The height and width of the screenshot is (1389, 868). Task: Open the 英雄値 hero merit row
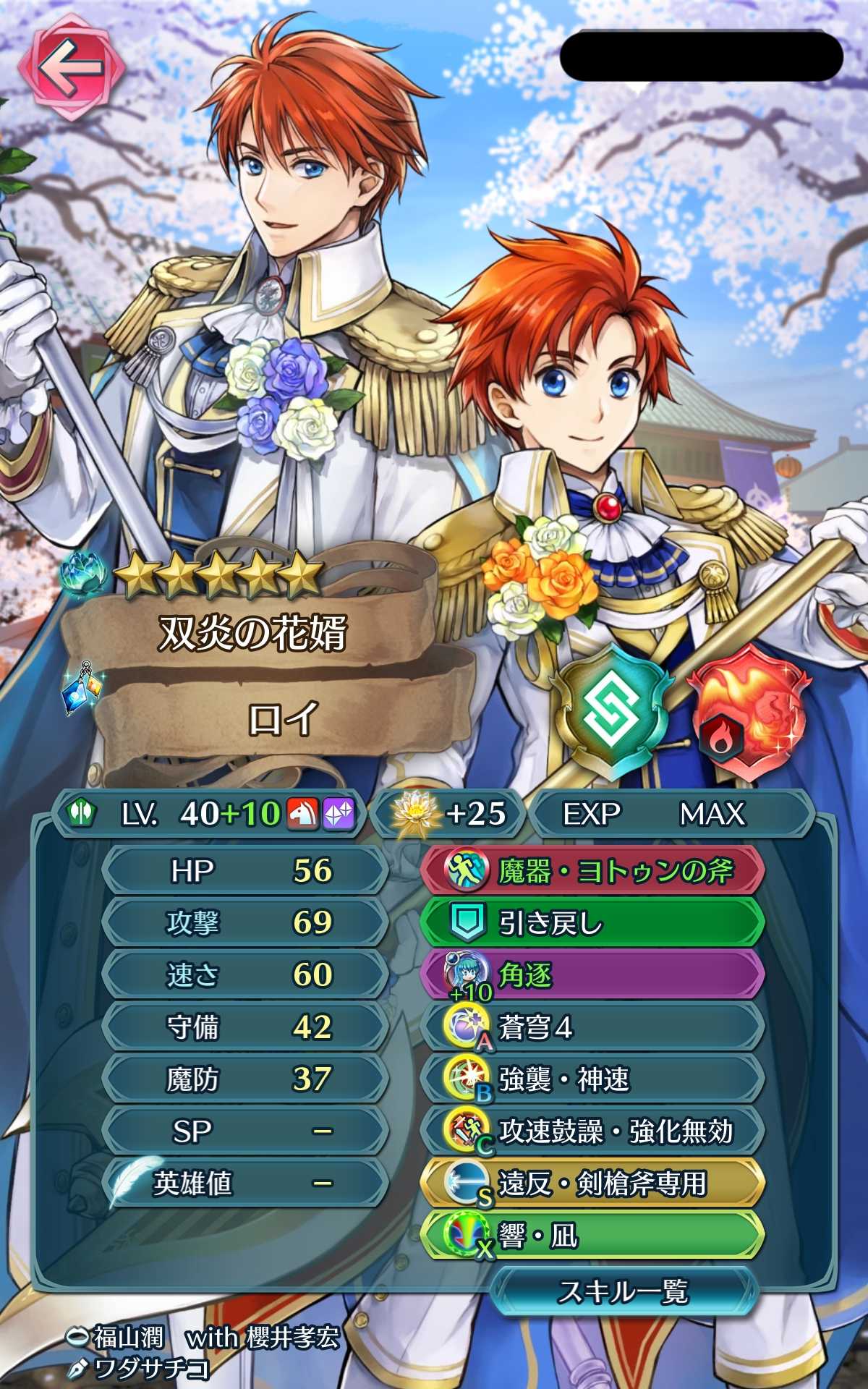[246, 1184]
